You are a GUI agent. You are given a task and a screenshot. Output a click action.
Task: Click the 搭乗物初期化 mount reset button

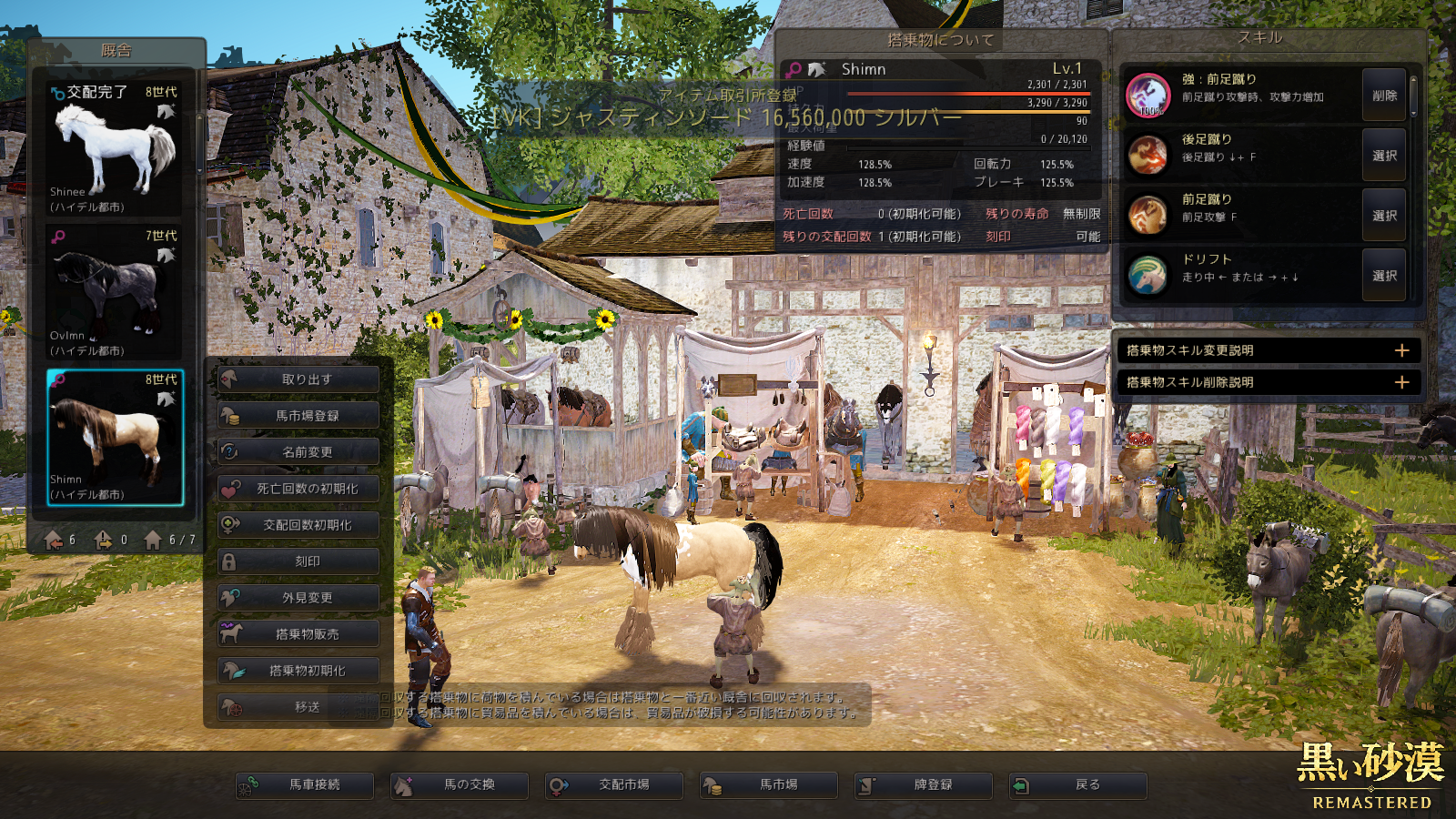[298, 671]
